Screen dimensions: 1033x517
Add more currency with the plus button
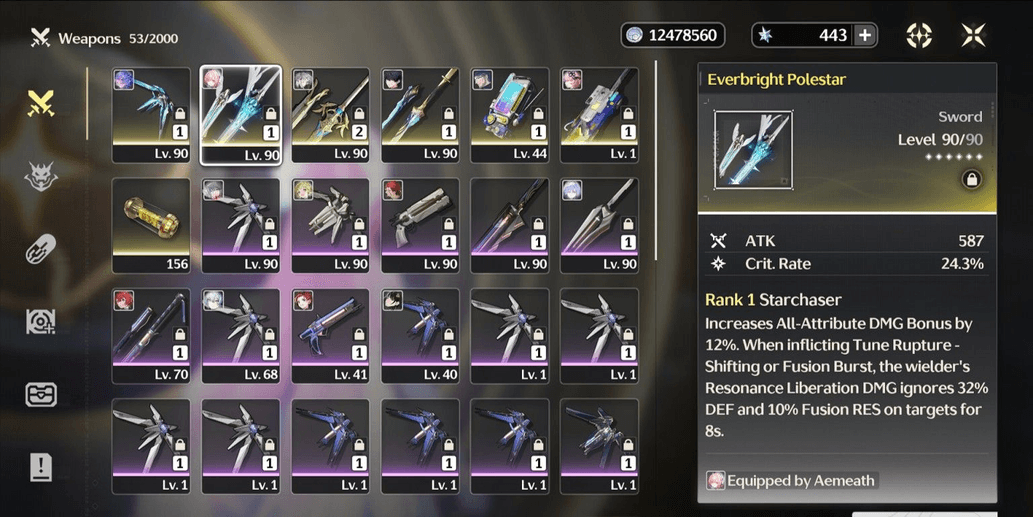tap(865, 35)
